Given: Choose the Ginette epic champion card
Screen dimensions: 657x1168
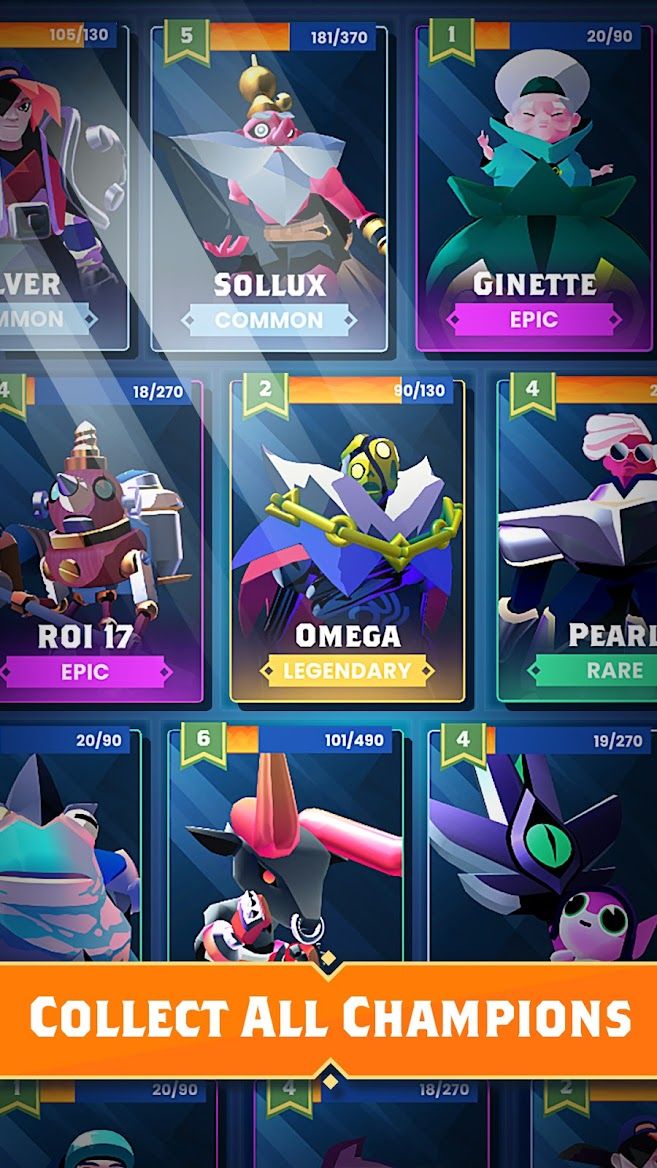Looking at the screenshot, I should tap(534, 190).
